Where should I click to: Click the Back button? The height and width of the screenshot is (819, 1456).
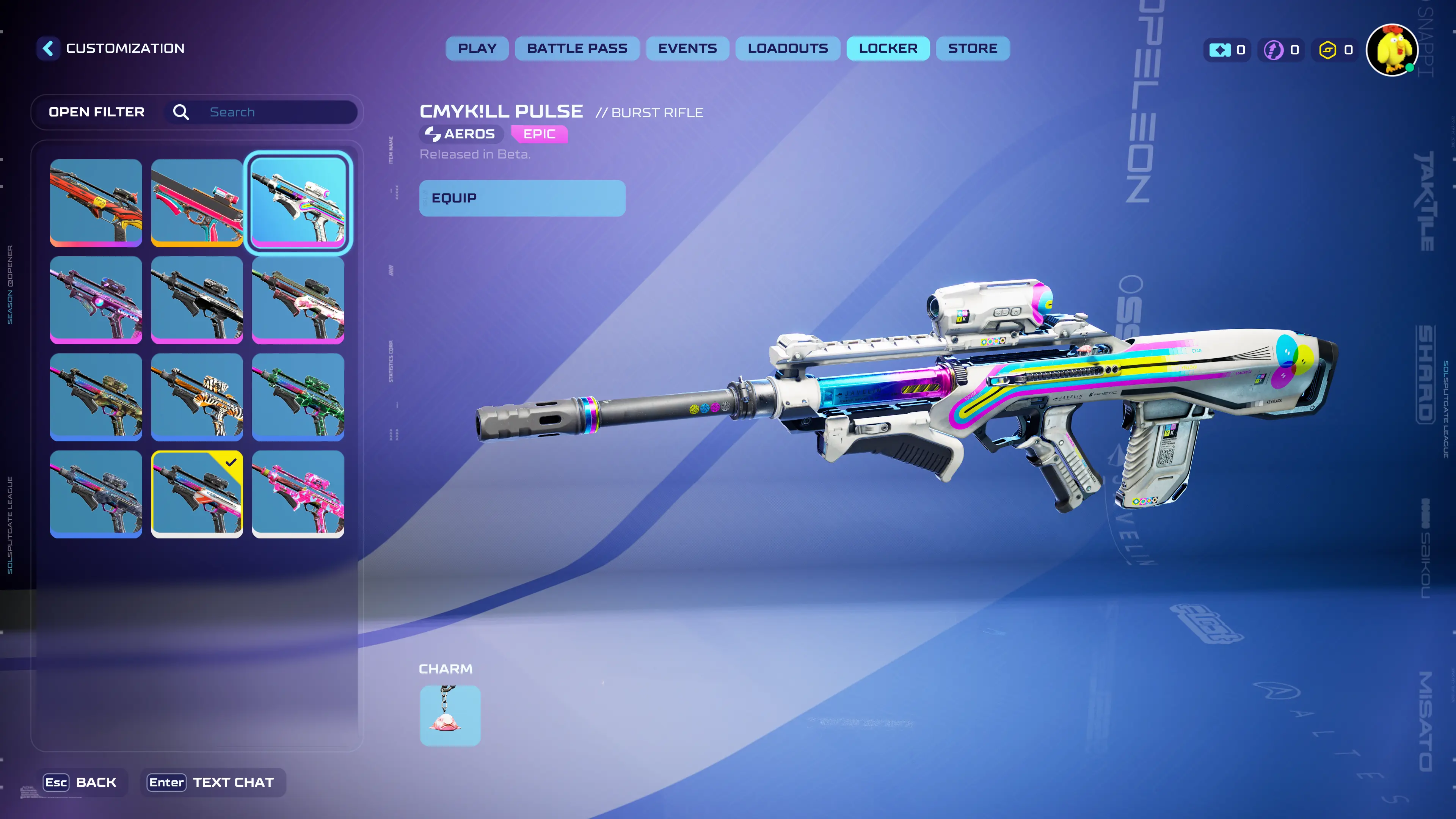click(x=81, y=782)
